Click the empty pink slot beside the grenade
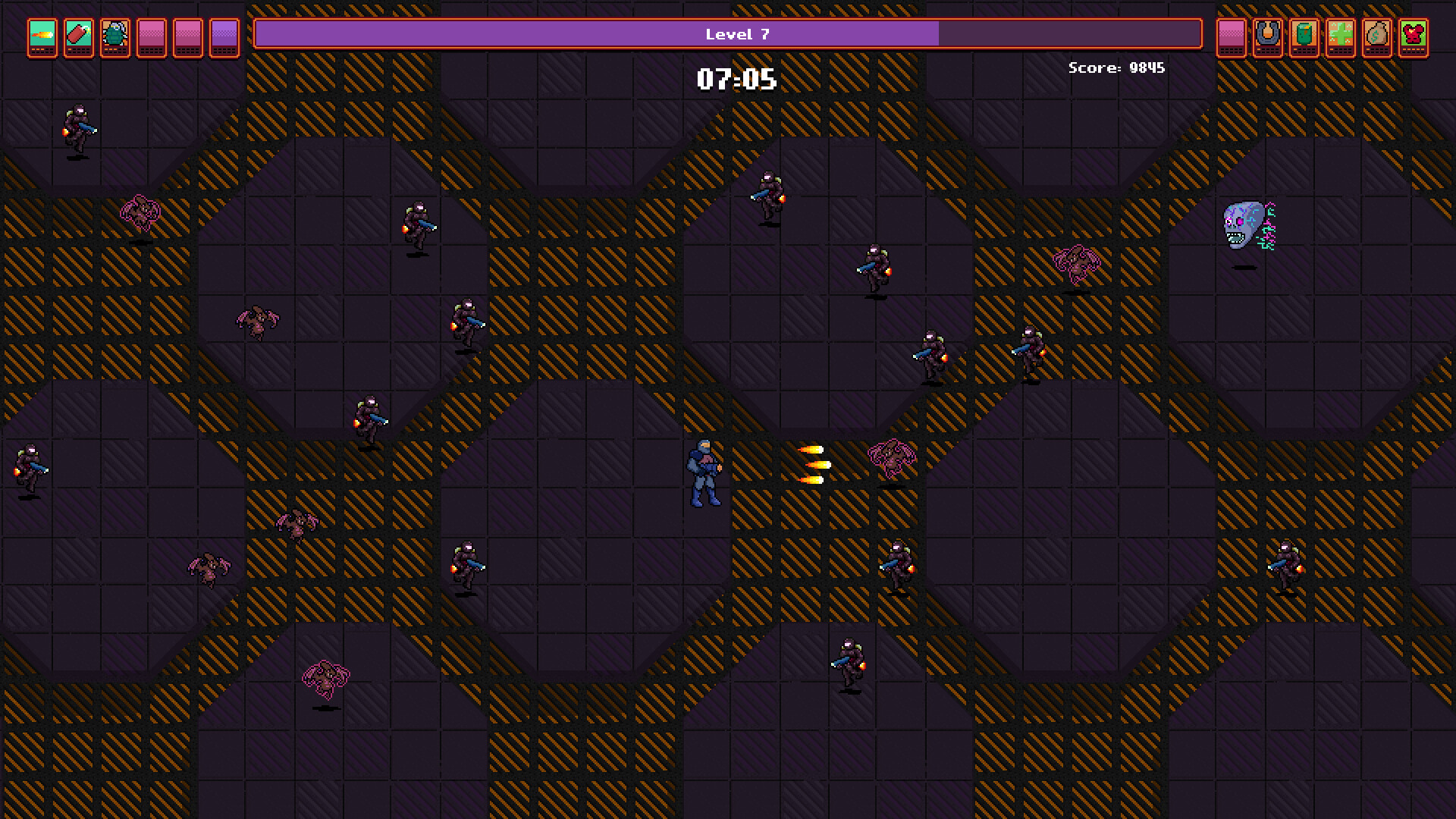The width and height of the screenshot is (1456, 819). click(x=150, y=37)
